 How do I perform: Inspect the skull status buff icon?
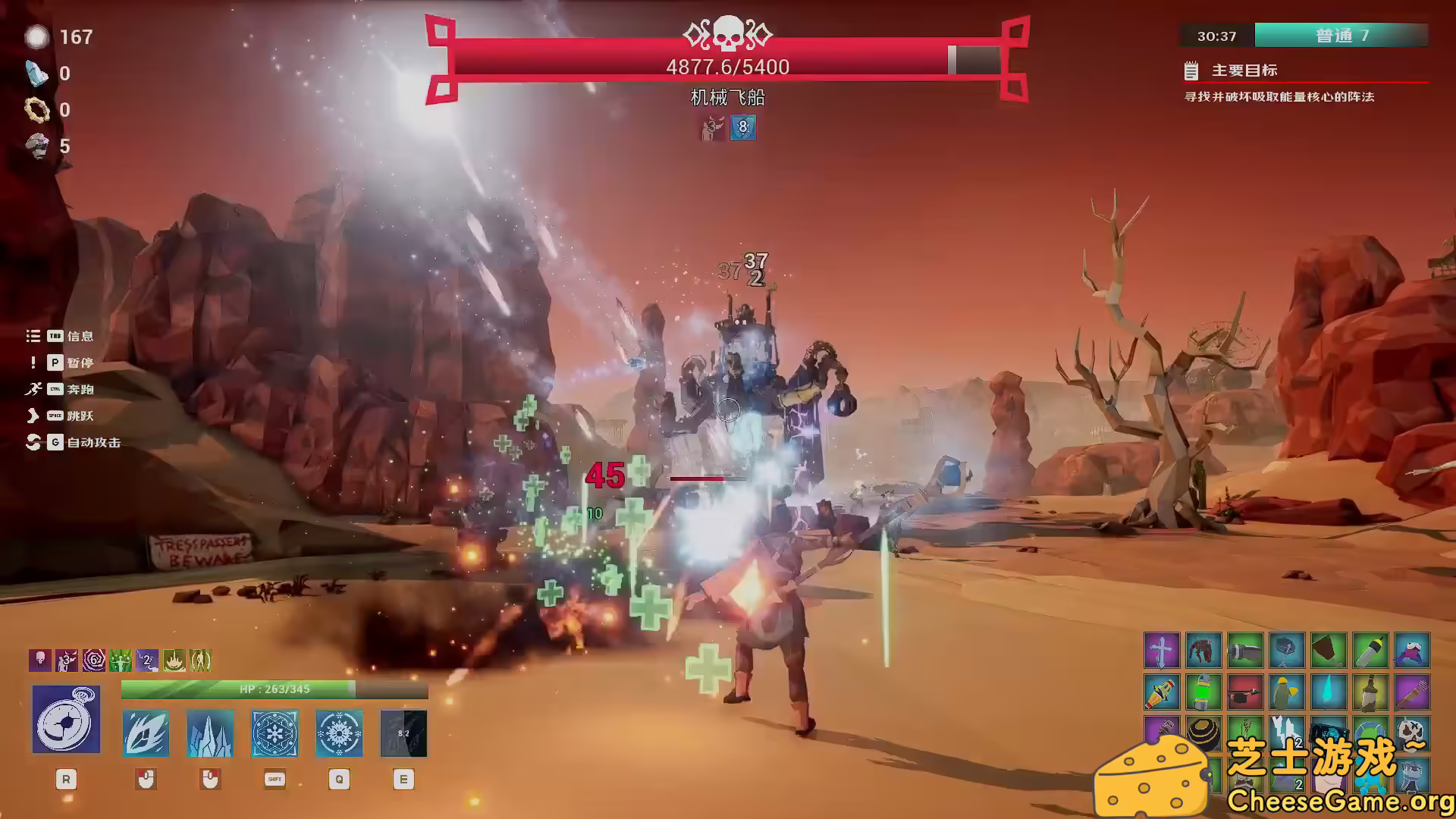pyautogui.click(x=40, y=661)
